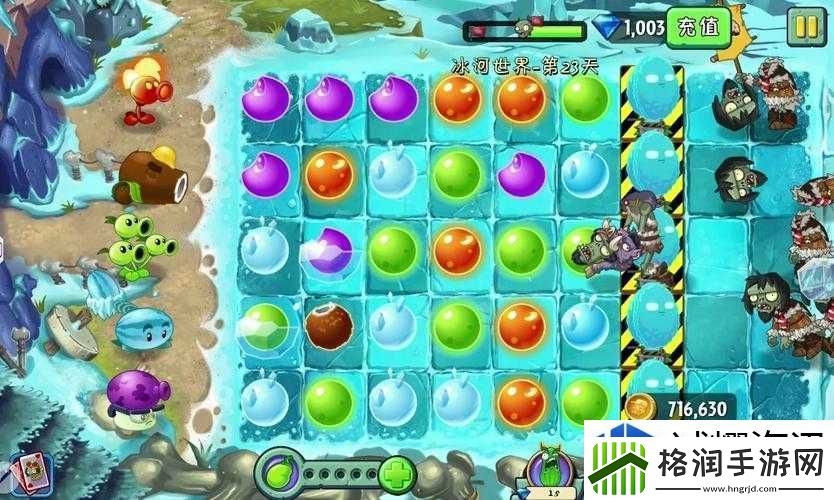Add plant food with green plus button
Image resolution: width=834 pixels, height=500 pixels.
pos(398,471)
